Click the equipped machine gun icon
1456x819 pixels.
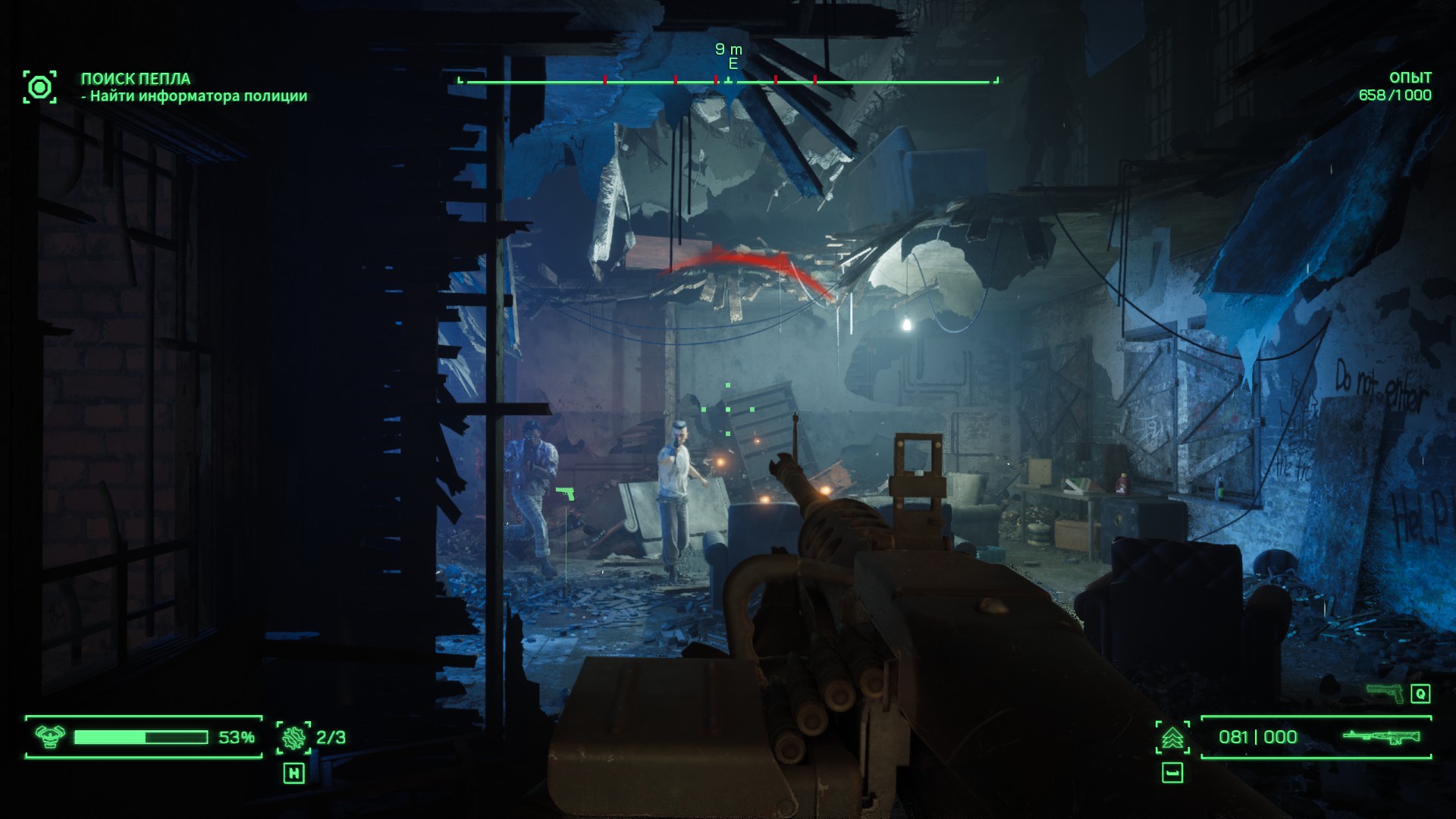pos(1381,736)
